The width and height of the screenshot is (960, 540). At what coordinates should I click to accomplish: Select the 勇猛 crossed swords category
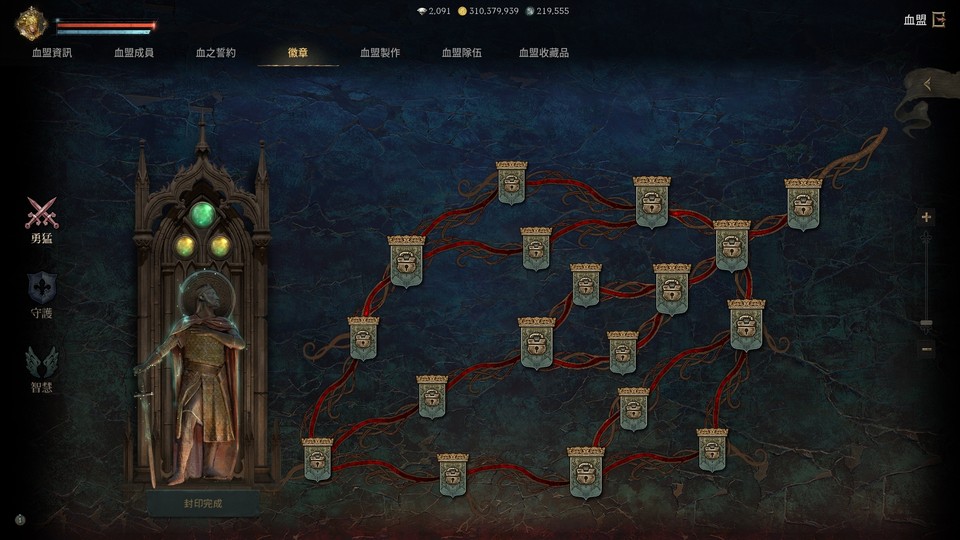click(41, 218)
